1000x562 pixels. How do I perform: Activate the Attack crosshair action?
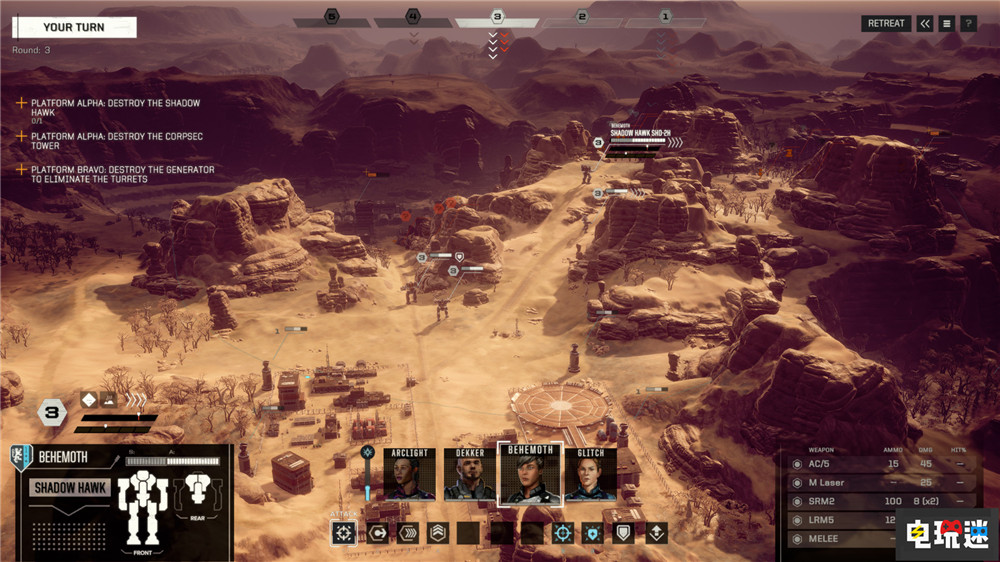click(344, 533)
